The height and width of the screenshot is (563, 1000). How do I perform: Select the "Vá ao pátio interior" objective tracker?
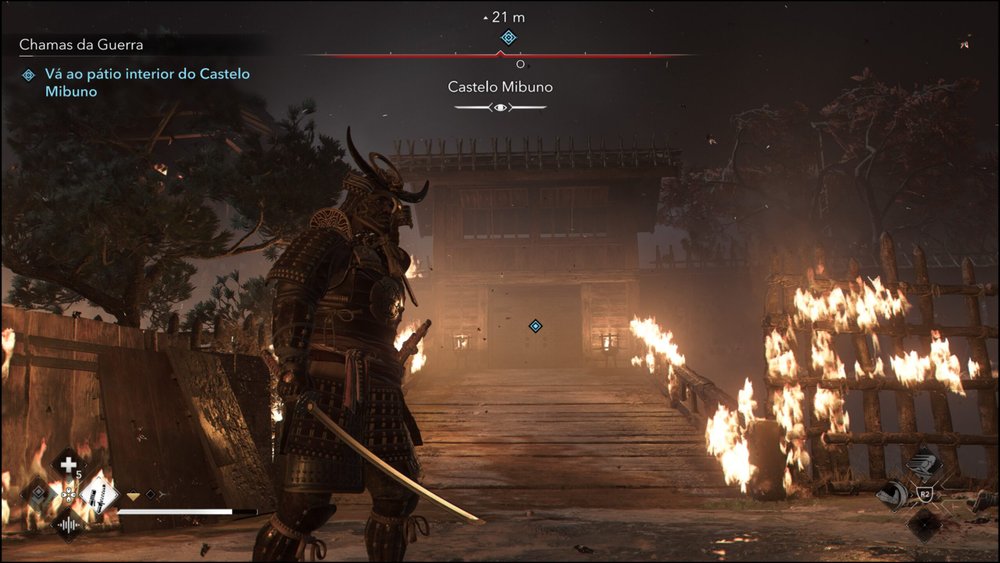coord(136,82)
